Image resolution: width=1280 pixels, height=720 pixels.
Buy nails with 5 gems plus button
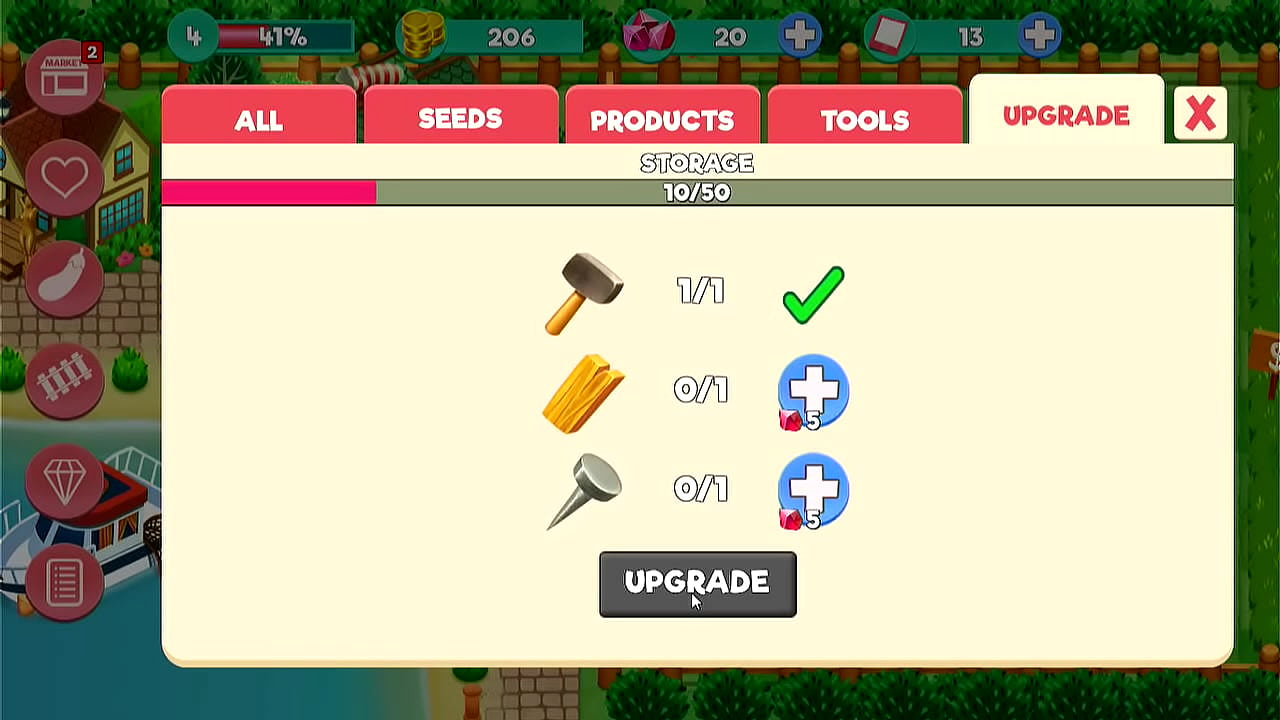tap(813, 490)
